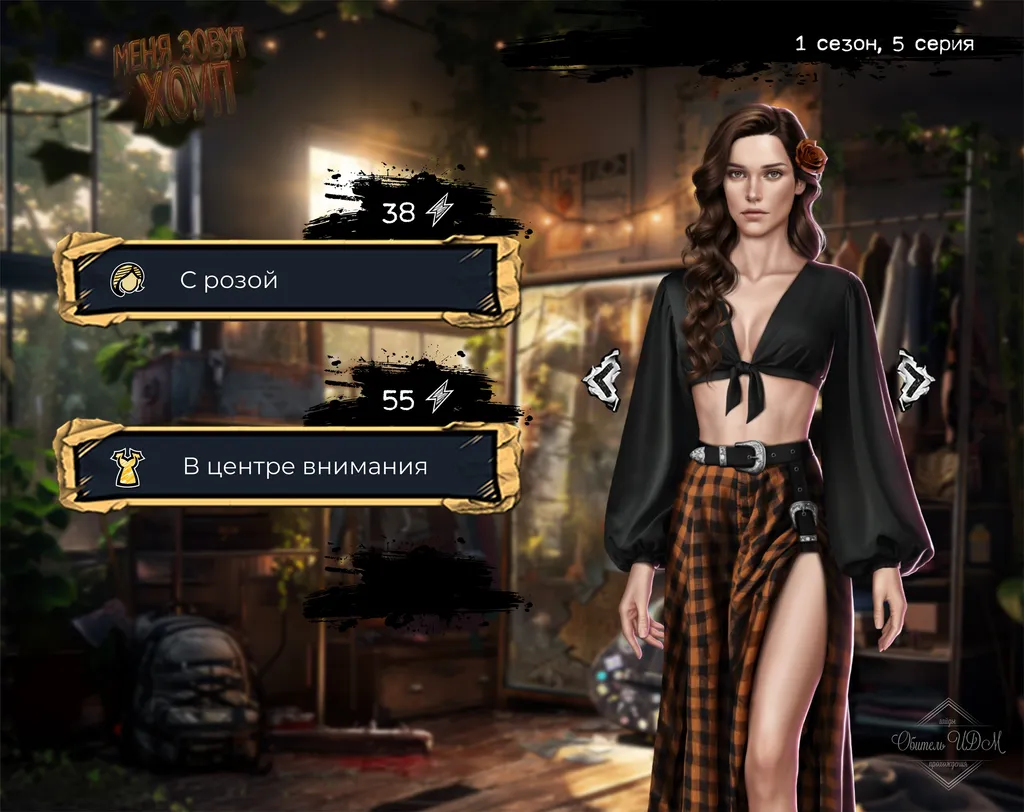Choose the "В центре внимания" outfit

[288, 466]
